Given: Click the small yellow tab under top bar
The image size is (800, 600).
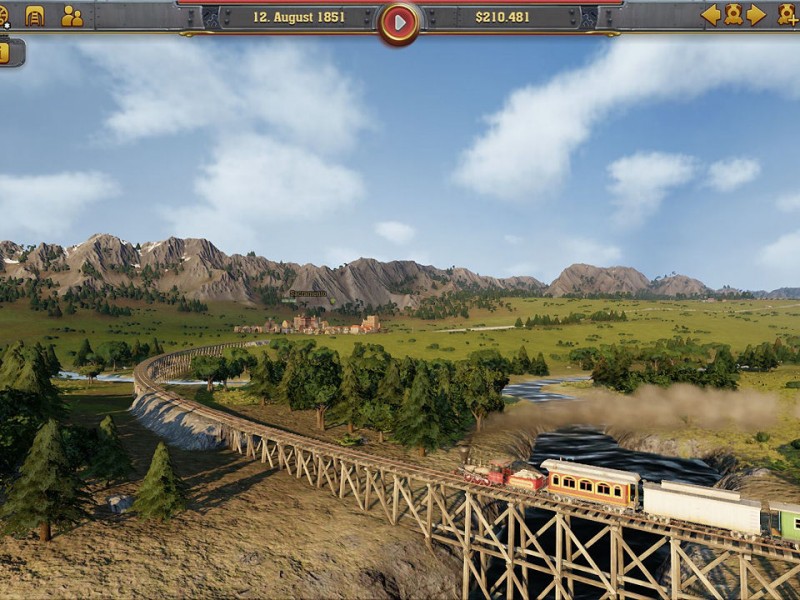Looking at the screenshot, I should tap(5, 52).
